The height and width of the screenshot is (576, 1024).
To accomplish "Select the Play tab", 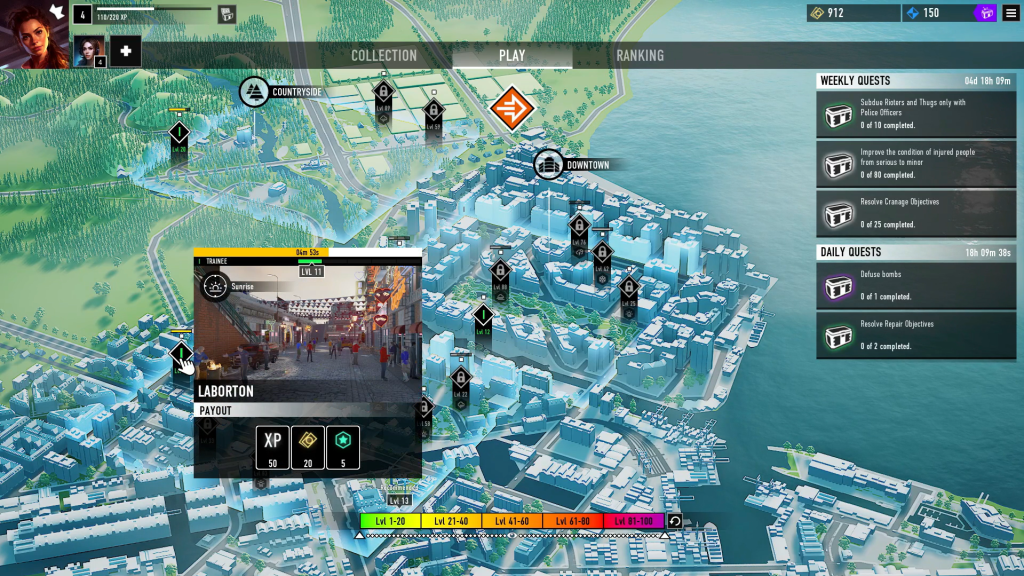I will pyautogui.click(x=512, y=56).
